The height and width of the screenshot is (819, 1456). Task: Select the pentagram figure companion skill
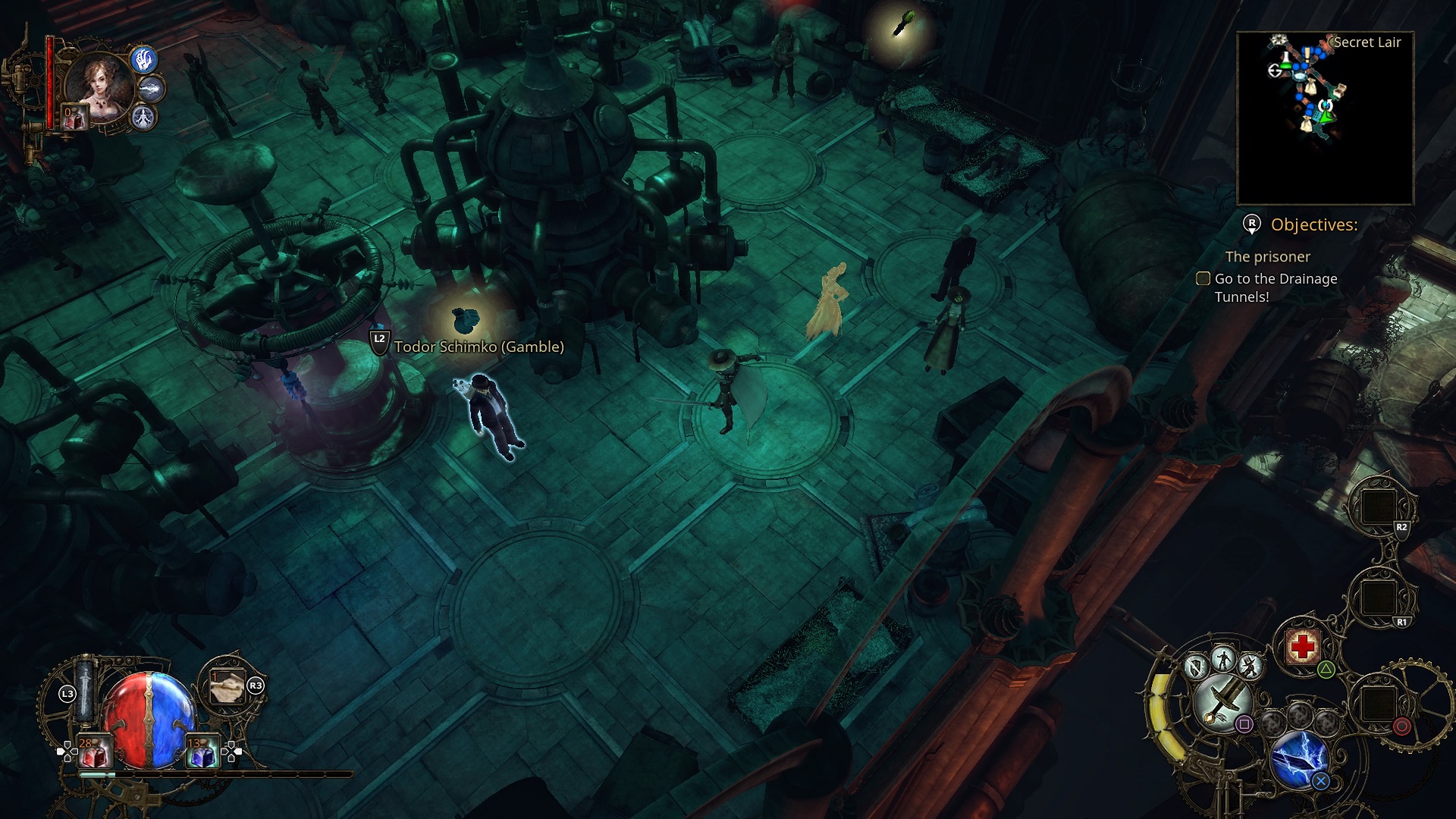143,118
